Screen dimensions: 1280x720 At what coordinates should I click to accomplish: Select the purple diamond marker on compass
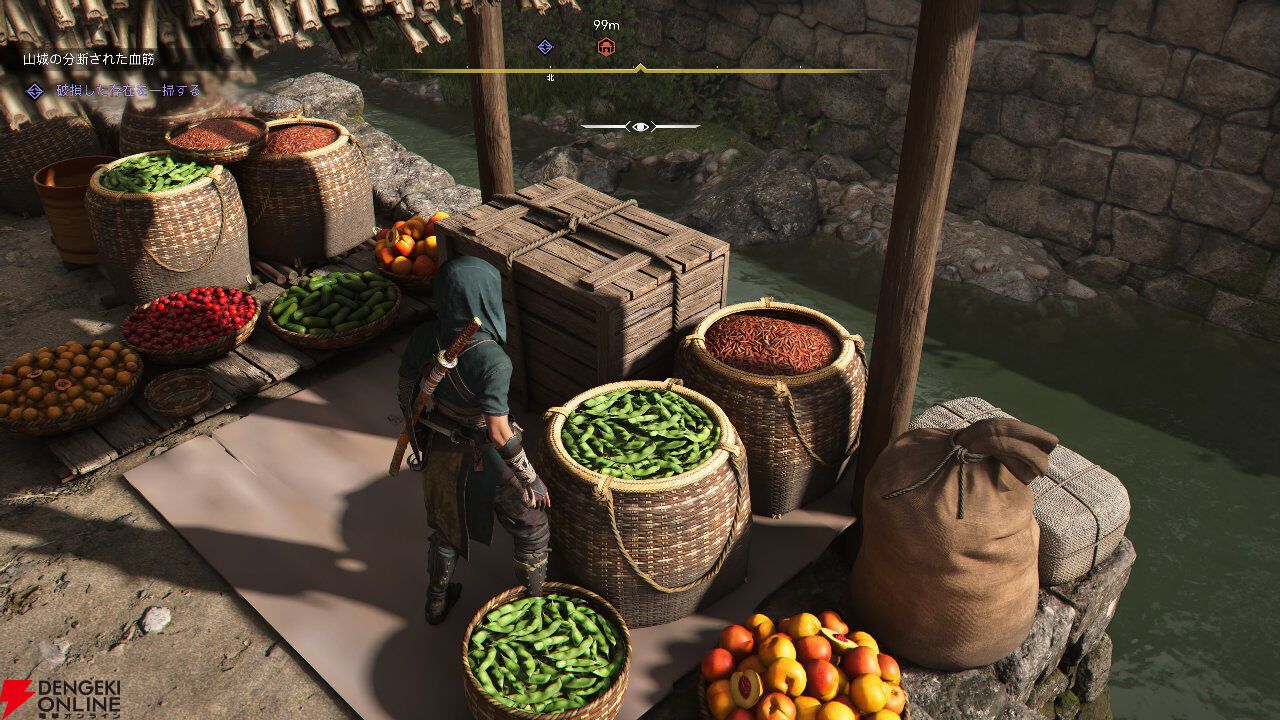545,46
